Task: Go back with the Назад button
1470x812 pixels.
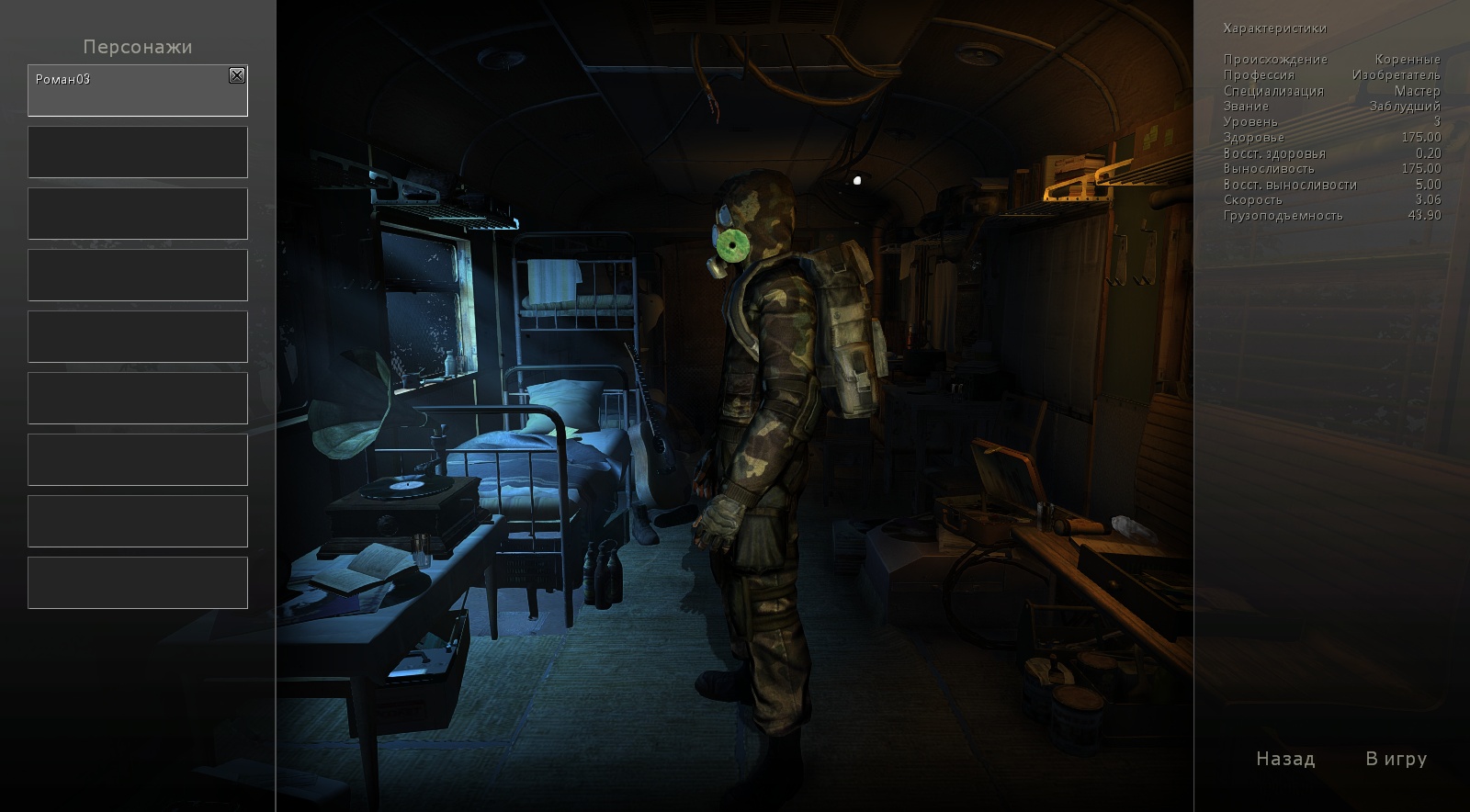Action: [1285, 759]
